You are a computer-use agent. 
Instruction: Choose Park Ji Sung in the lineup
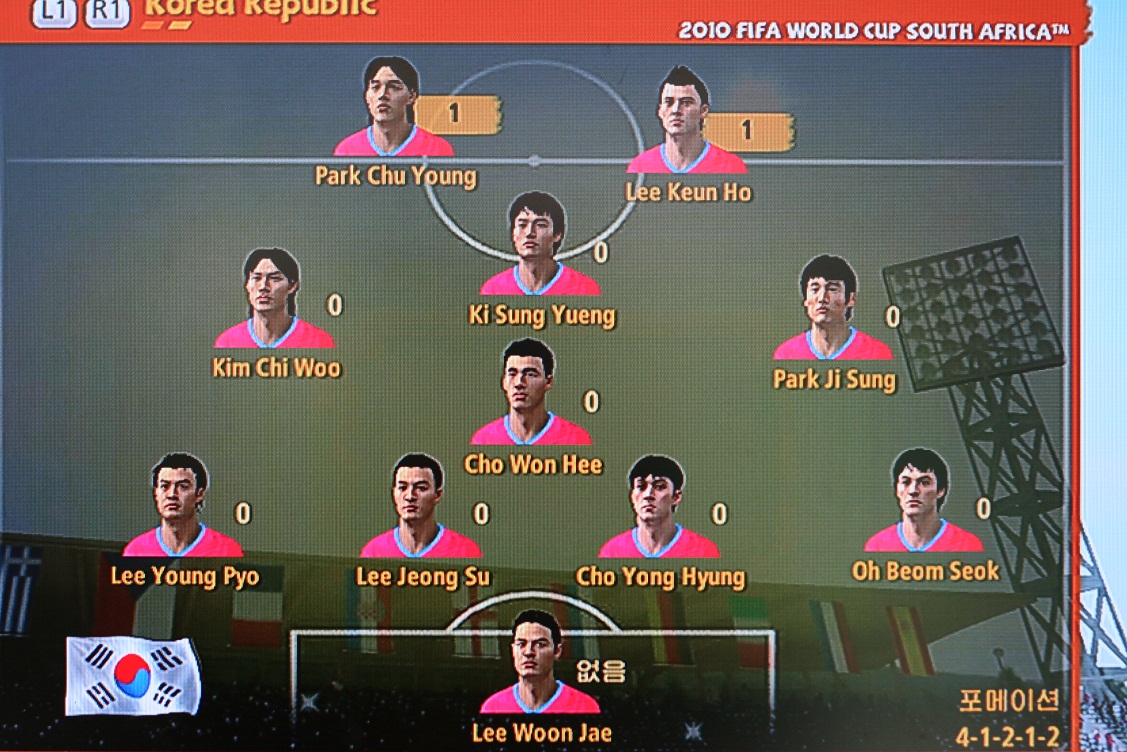pos(830,308)
